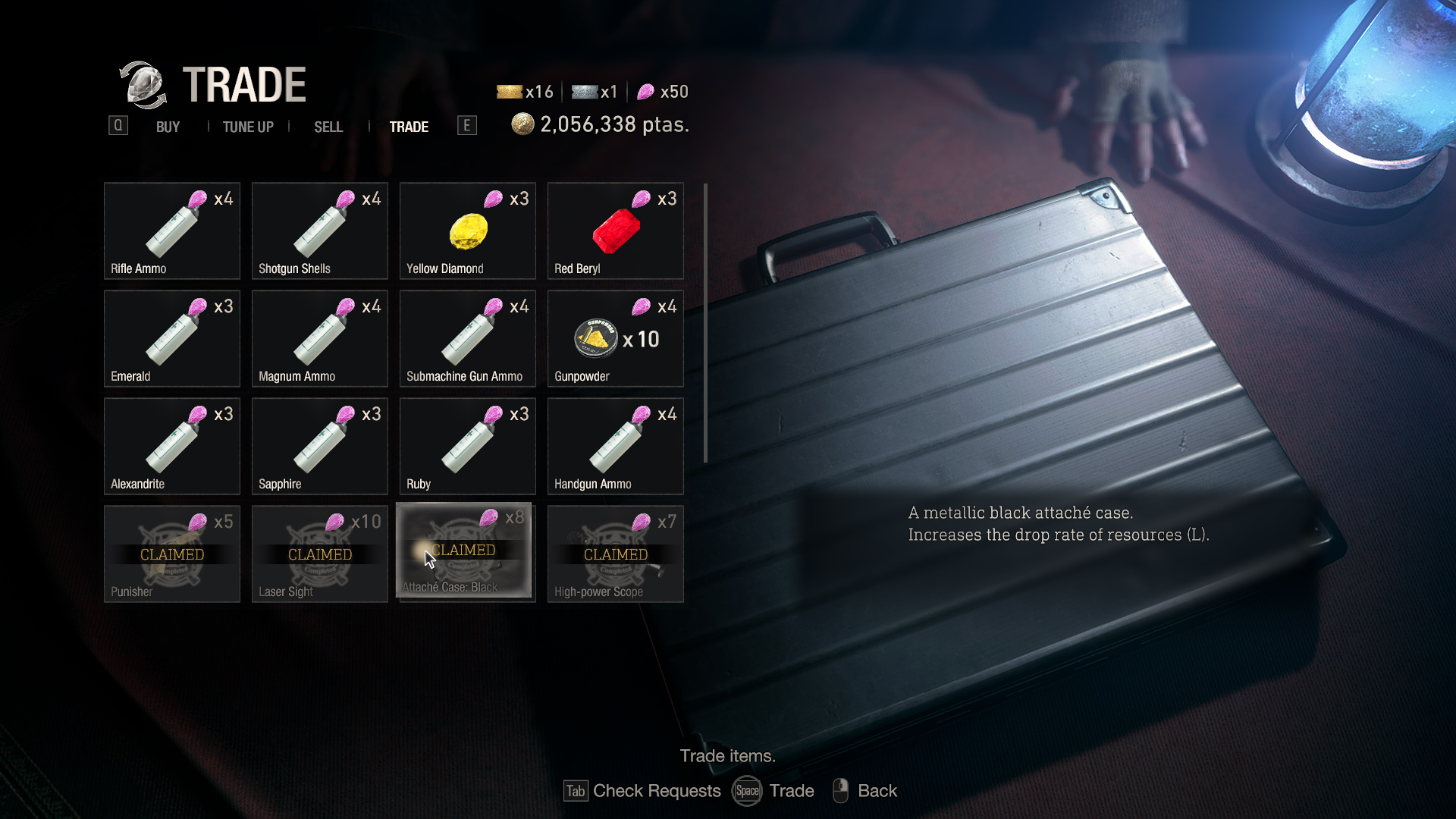Switch to the BUY tab
Image resolution: width=1456 pixels, height=819 pixels.
tap(167, 127)
